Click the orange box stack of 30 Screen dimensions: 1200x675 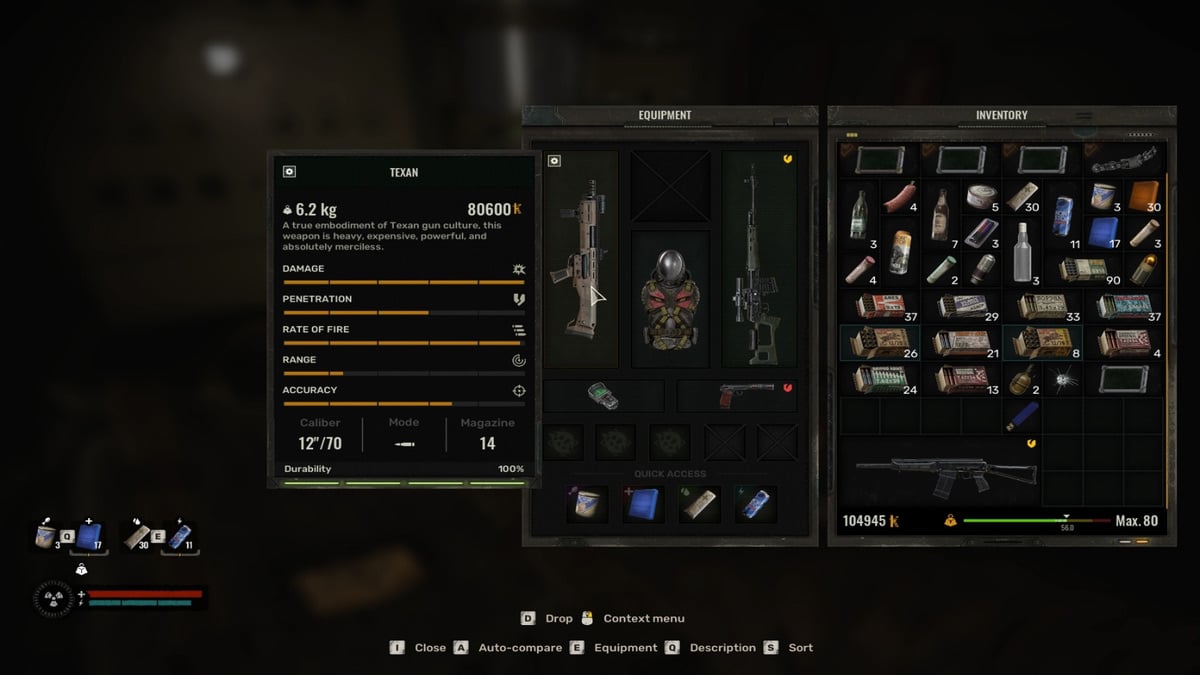pyautogui.click(x=1143, y=197)
